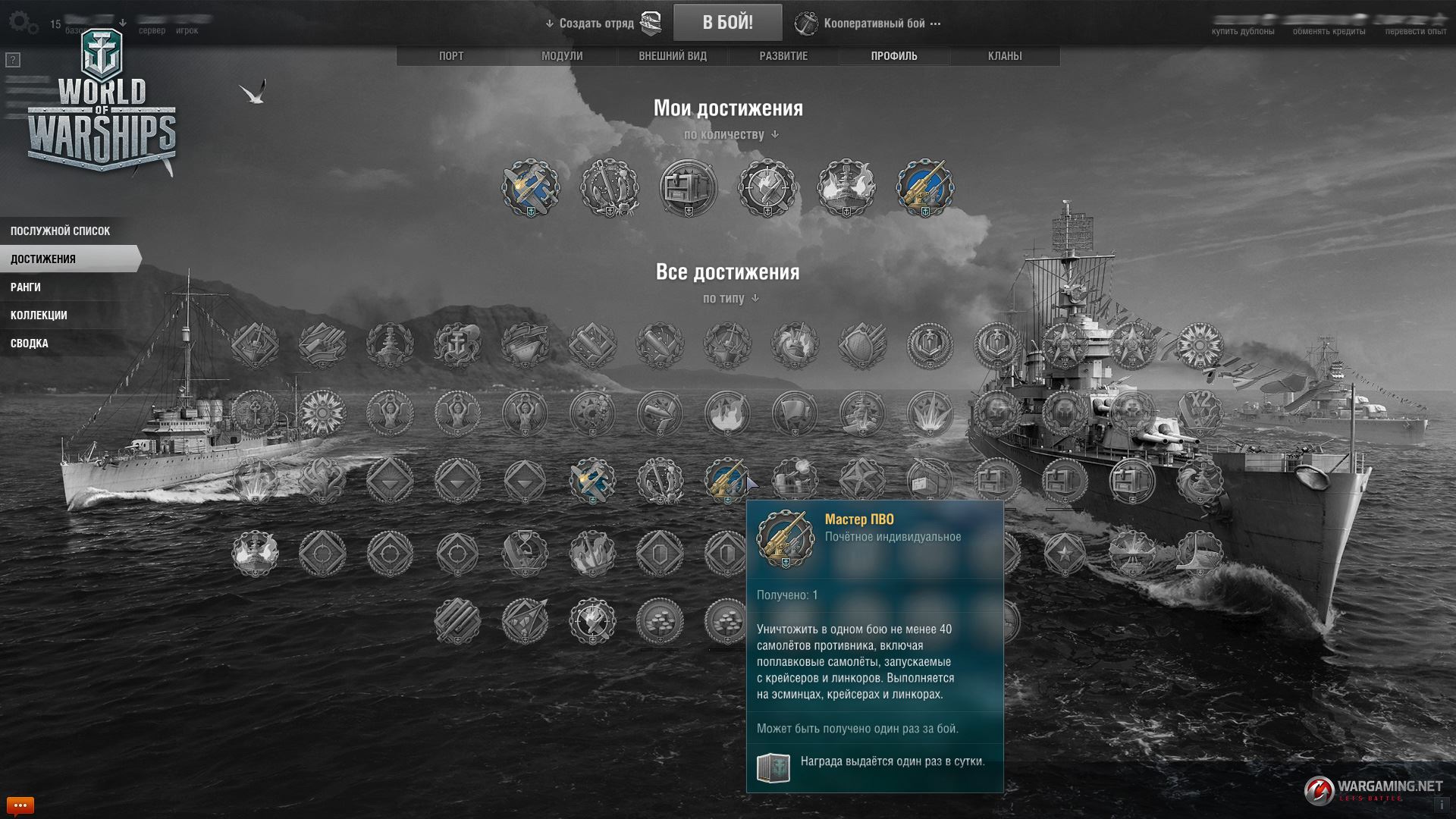Viewport: 1456px width, 819px height.
Task: Start the battle with the В БОЙ! button
Action: click(727, 23)
